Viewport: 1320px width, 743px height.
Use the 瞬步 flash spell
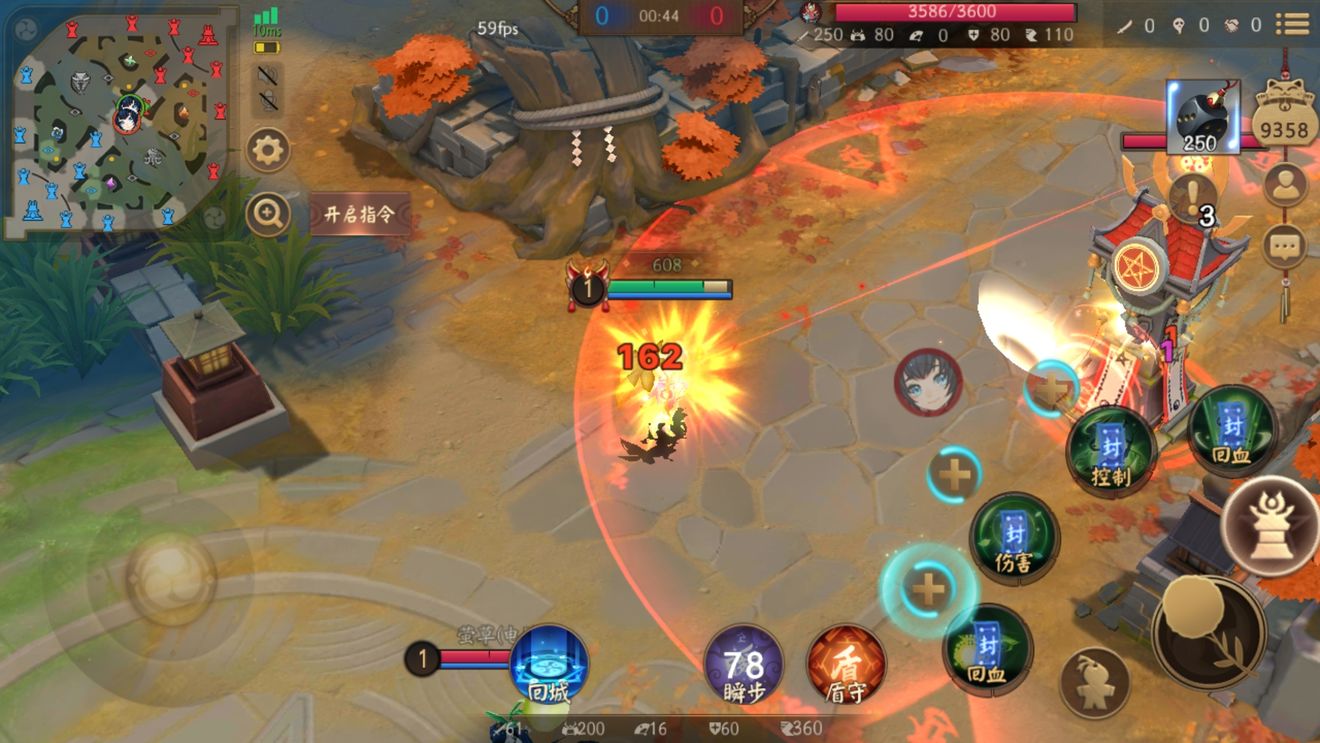click(x=743, y=665)
